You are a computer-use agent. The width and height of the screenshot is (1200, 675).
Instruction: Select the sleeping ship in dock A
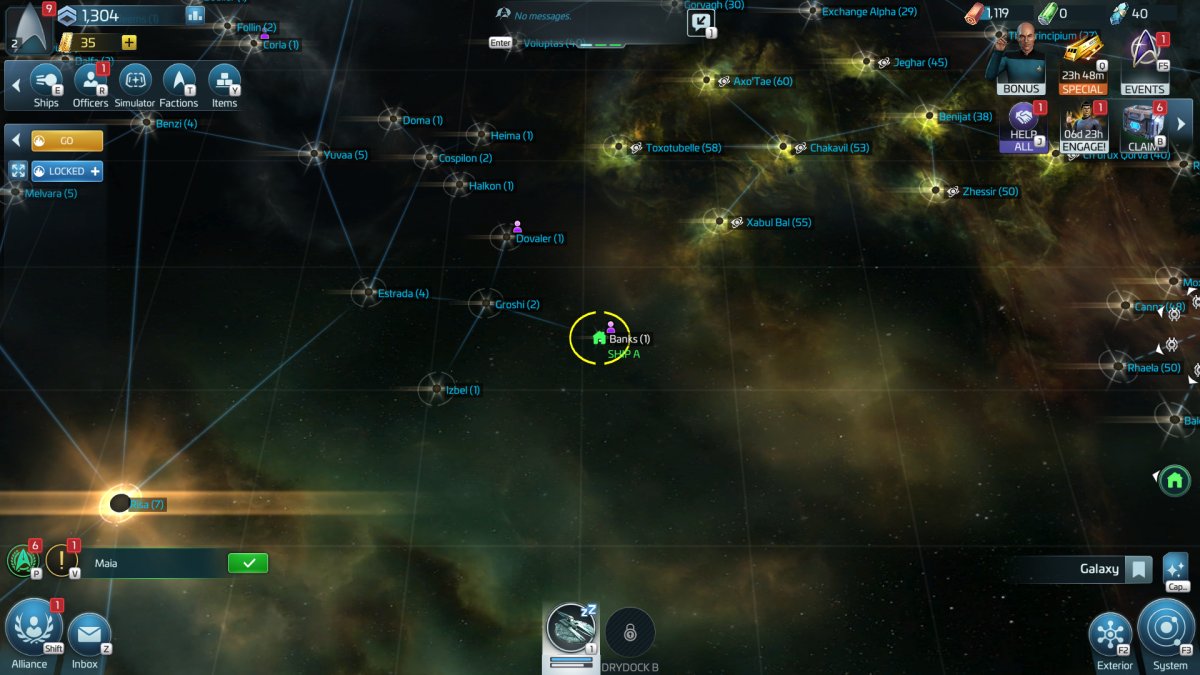point(572,630)
